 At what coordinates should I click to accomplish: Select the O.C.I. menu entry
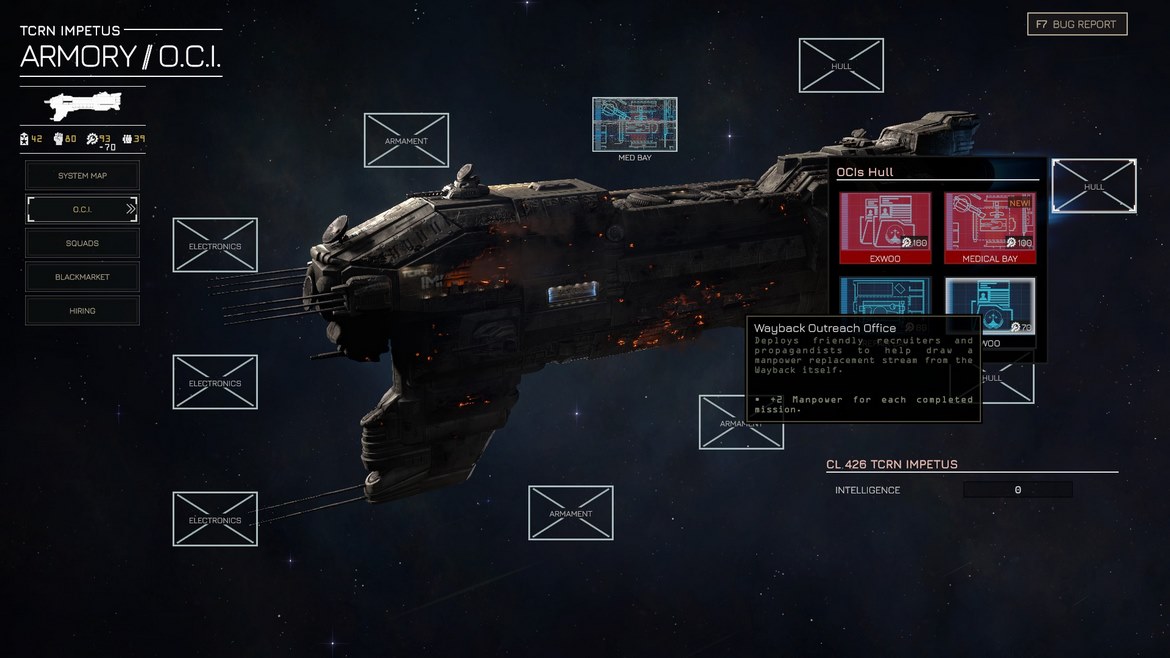point(82,209)
